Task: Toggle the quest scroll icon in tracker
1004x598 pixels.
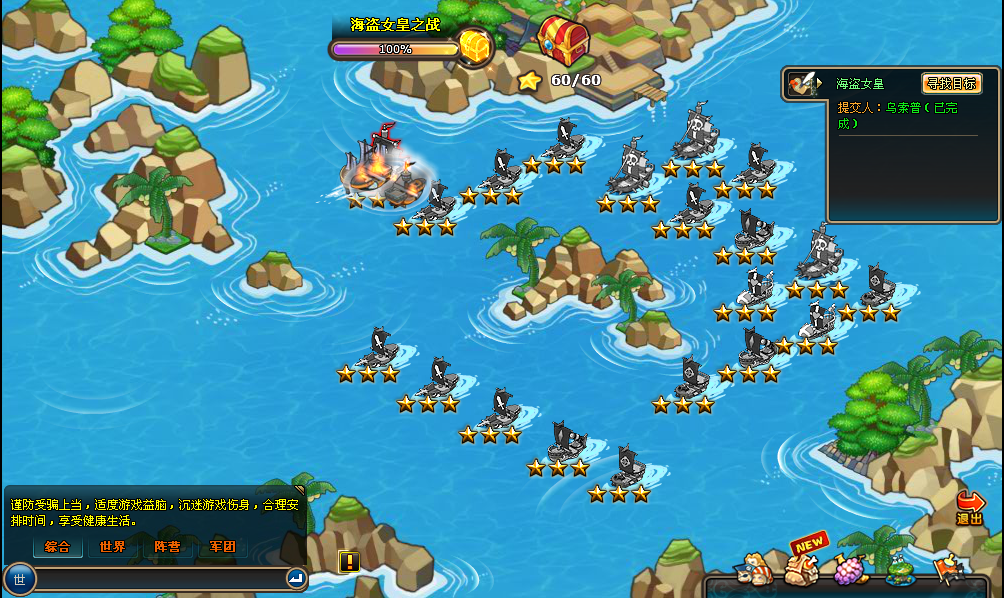Action: [802, 84]
